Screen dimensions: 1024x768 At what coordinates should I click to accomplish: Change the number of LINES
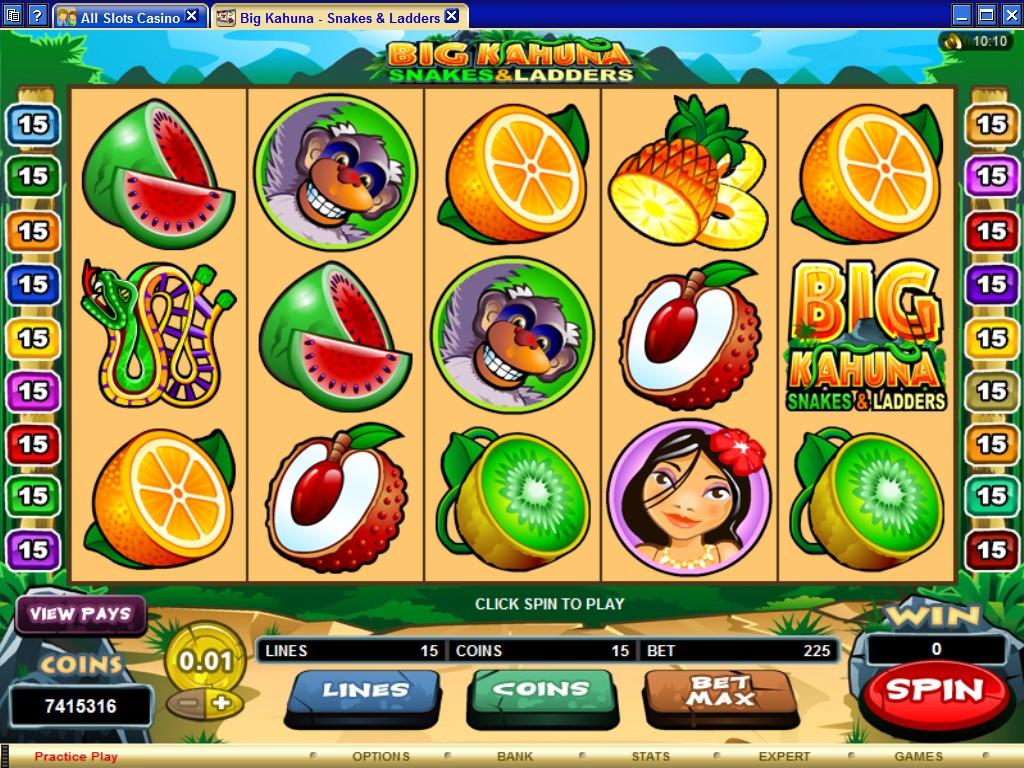pos(364,691)
